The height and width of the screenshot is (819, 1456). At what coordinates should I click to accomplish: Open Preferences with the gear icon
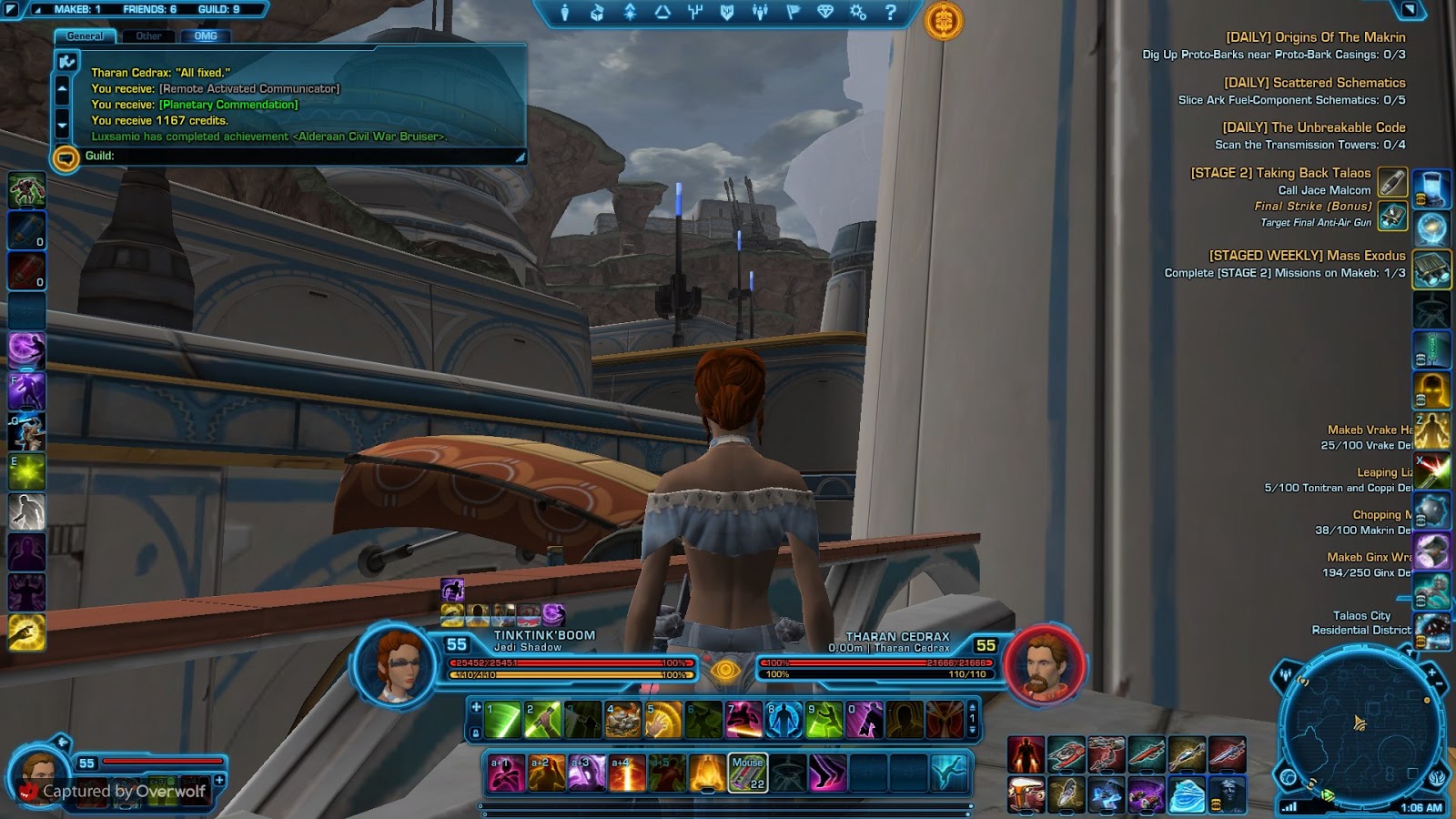[859, 12]
